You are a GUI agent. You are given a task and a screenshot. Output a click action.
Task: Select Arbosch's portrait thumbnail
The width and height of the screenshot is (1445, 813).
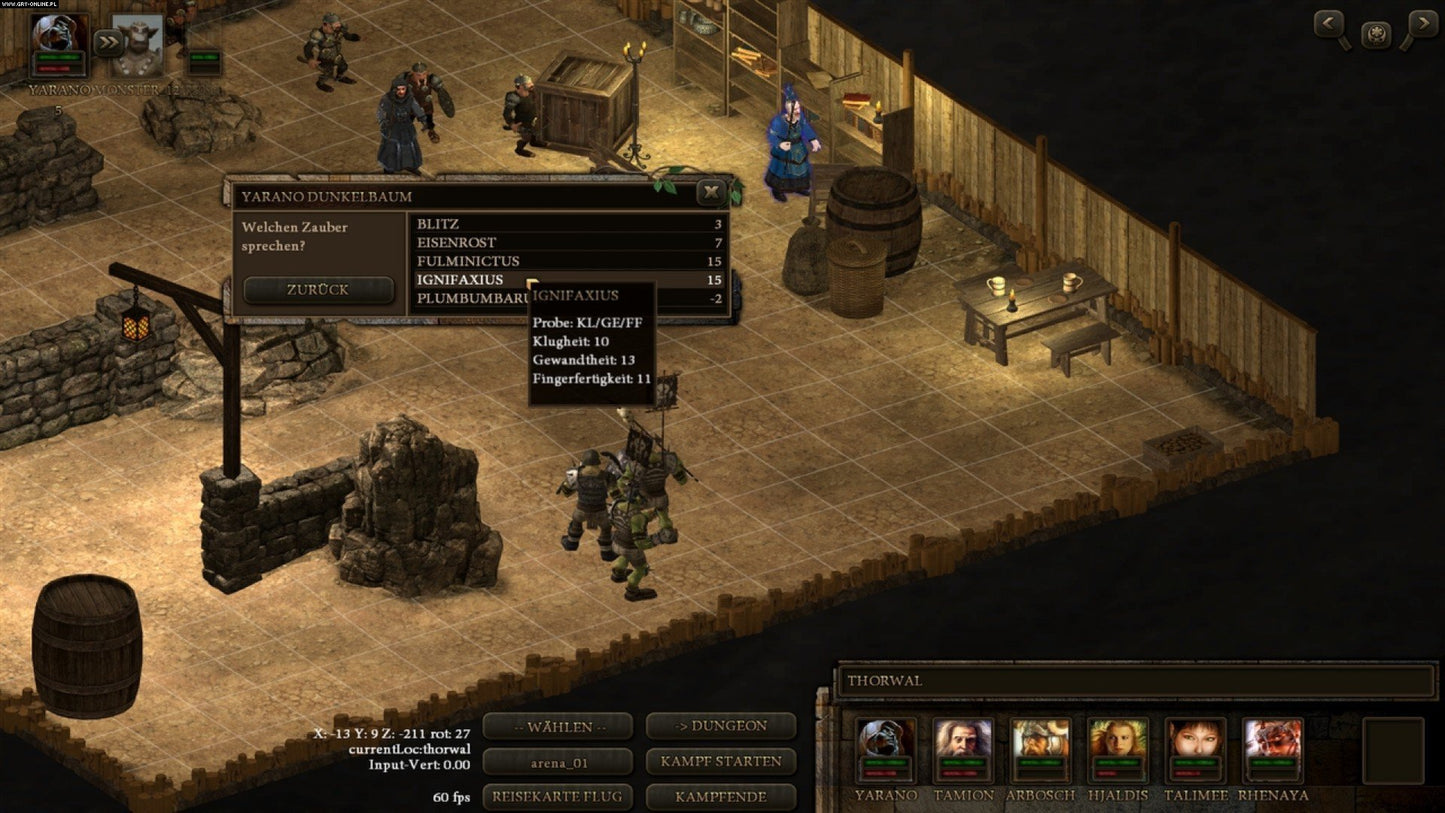[1040, 747]
